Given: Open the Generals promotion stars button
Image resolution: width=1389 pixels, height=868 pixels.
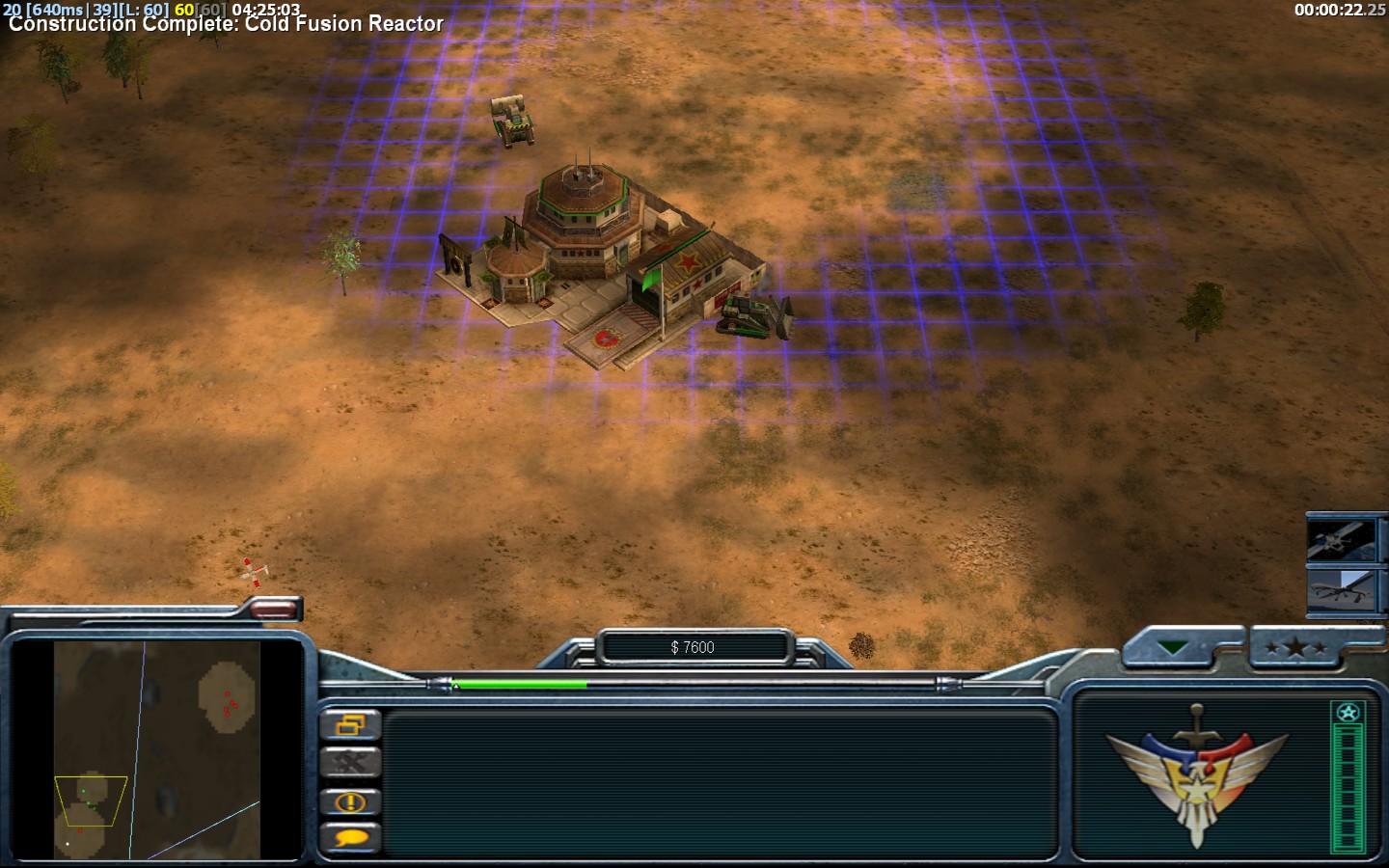Looking at the screenshot, I should click(x=1294, y=648).
